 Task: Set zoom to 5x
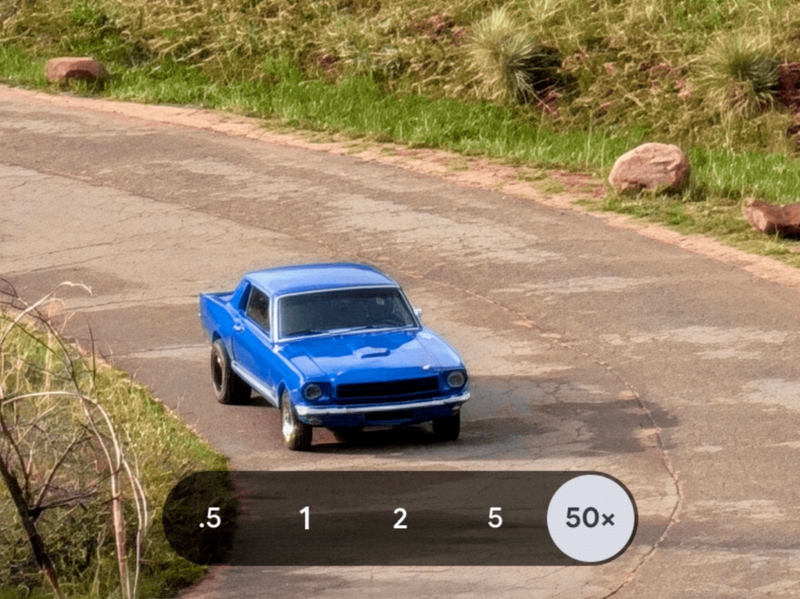click(x=495, y=518)
